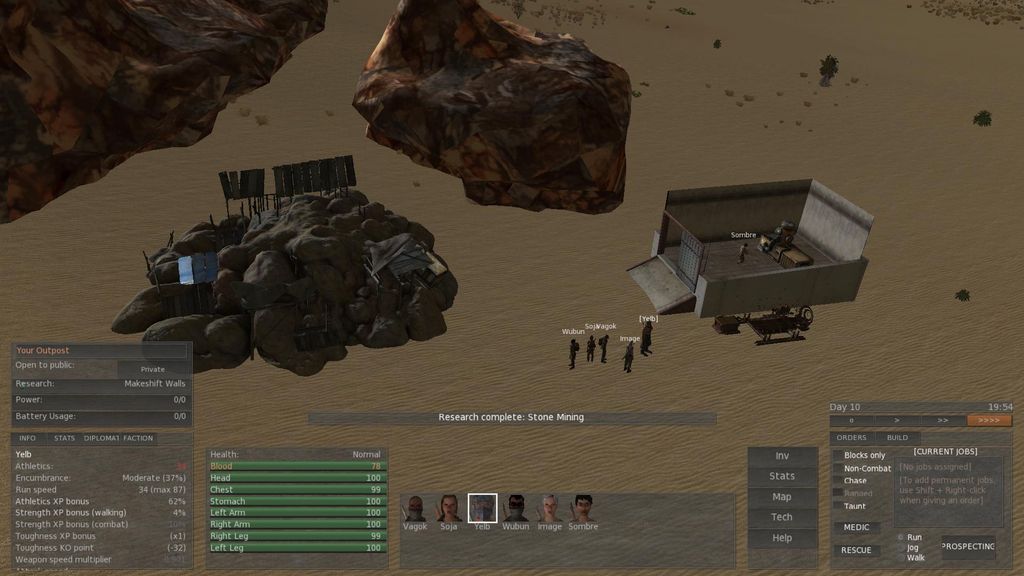1024x576 pixels.
Task: Select Vagok's portrait
Action: (415, 508)
